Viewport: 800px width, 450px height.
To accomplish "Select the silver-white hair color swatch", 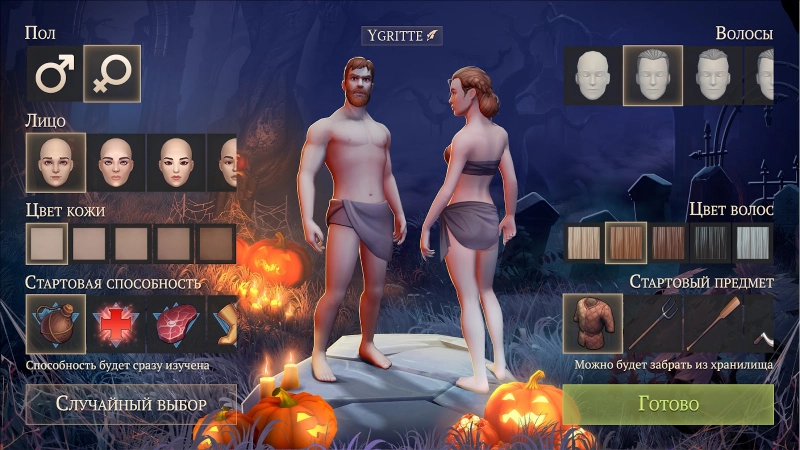I will (753, 242).
